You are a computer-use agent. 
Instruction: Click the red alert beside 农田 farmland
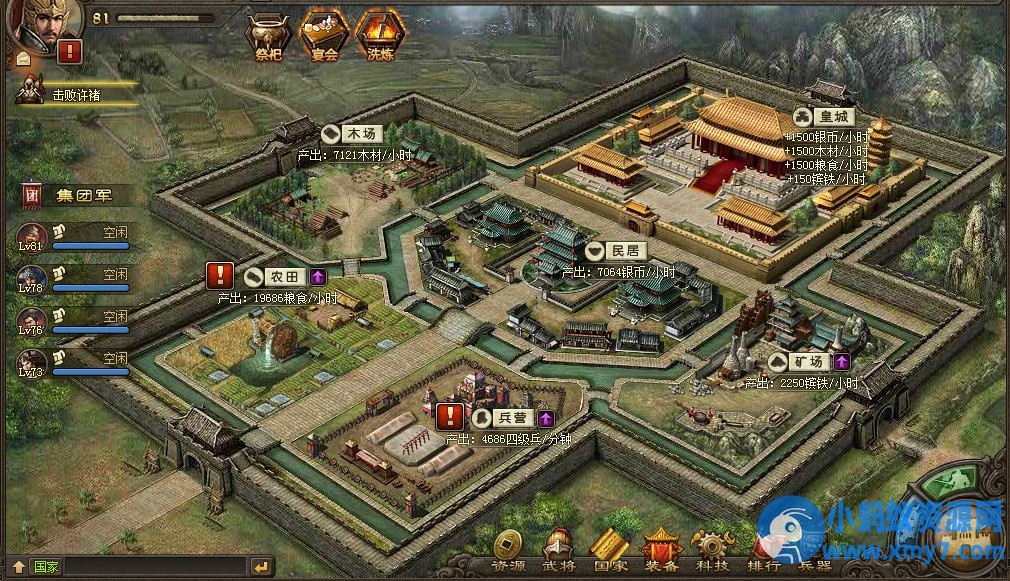coord(219,276)
